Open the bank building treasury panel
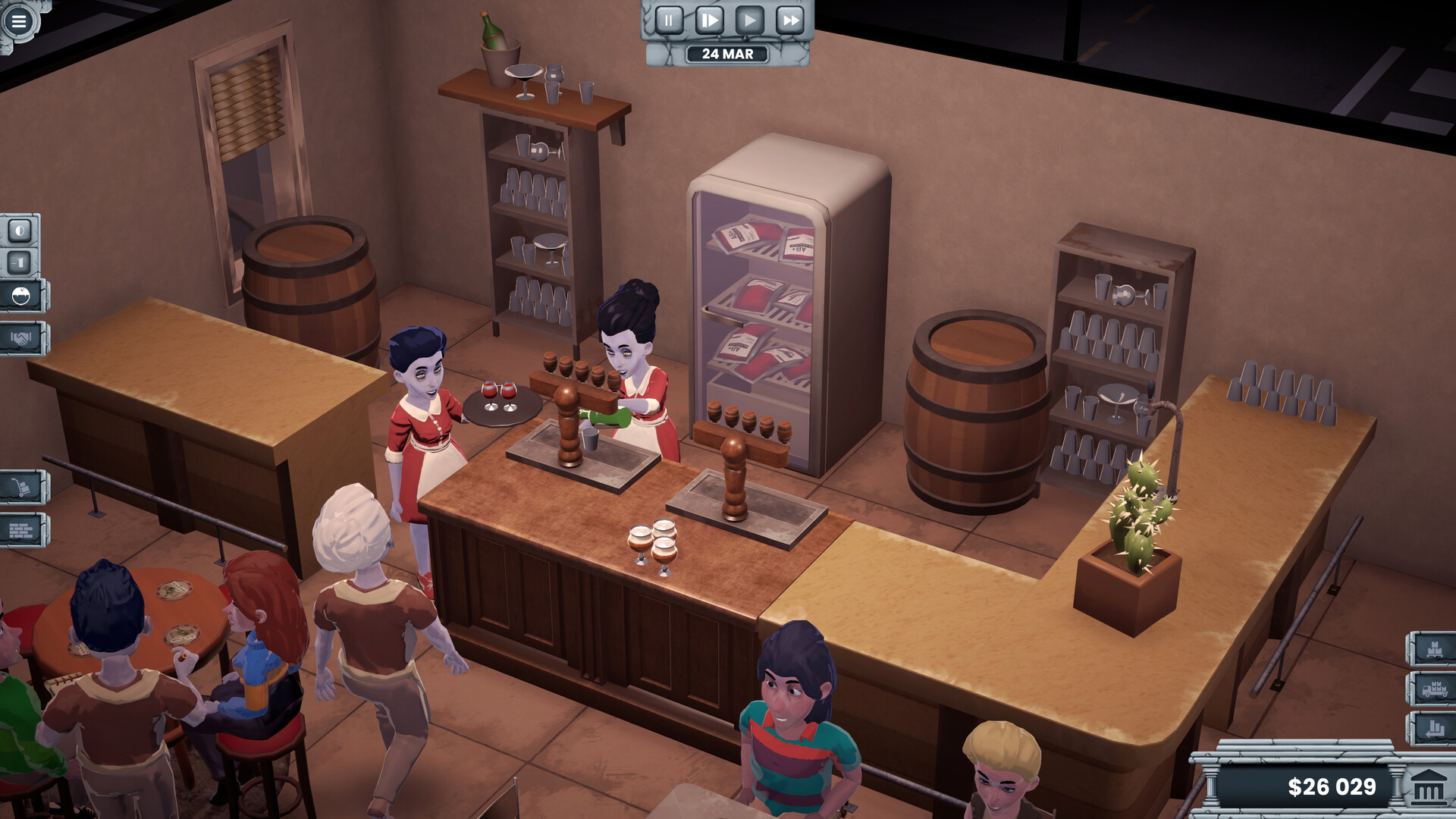This screenshot has width=1456, height=819. [1429, 786]
